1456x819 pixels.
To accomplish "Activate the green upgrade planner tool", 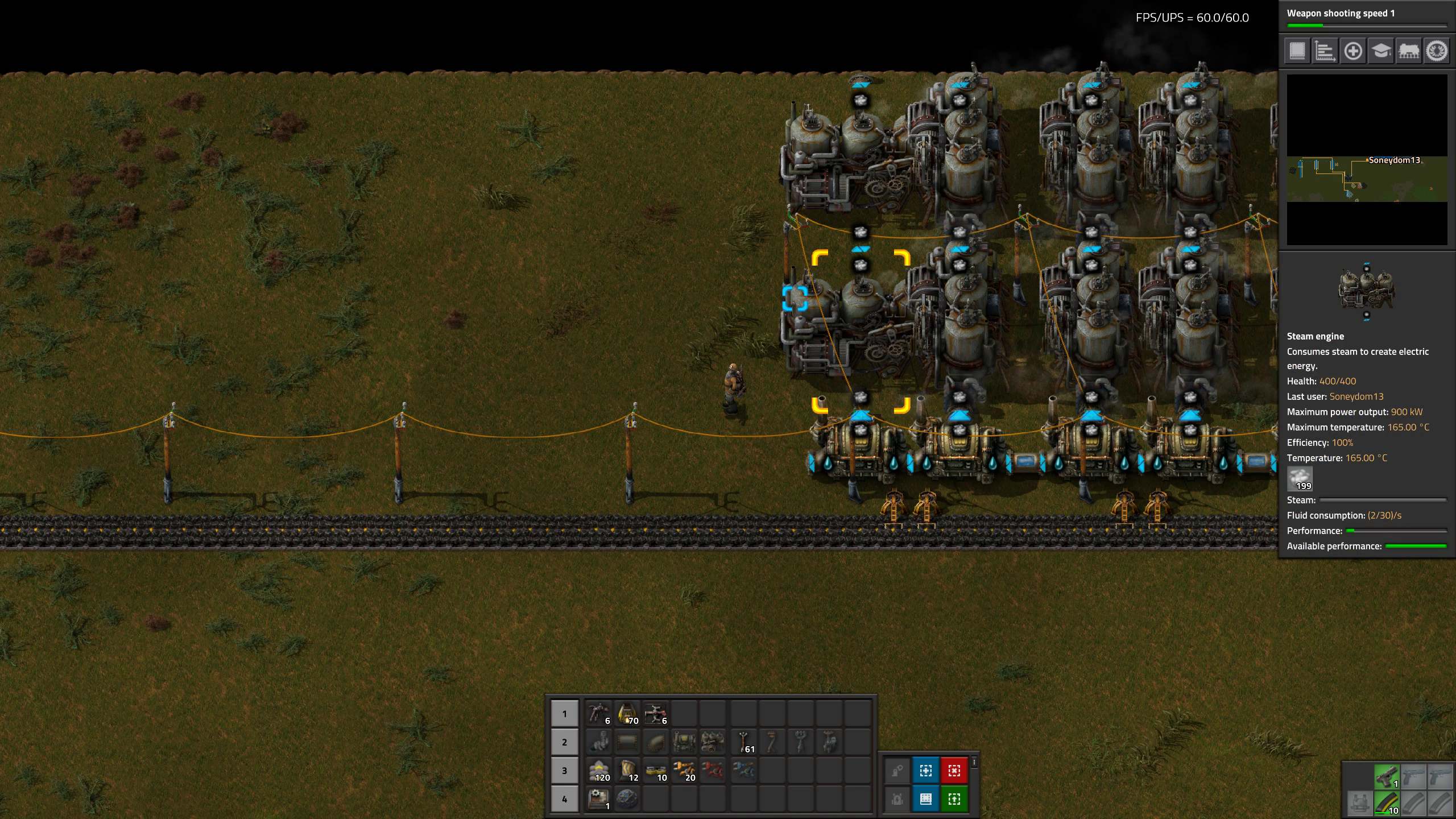I will pos(954,799).
